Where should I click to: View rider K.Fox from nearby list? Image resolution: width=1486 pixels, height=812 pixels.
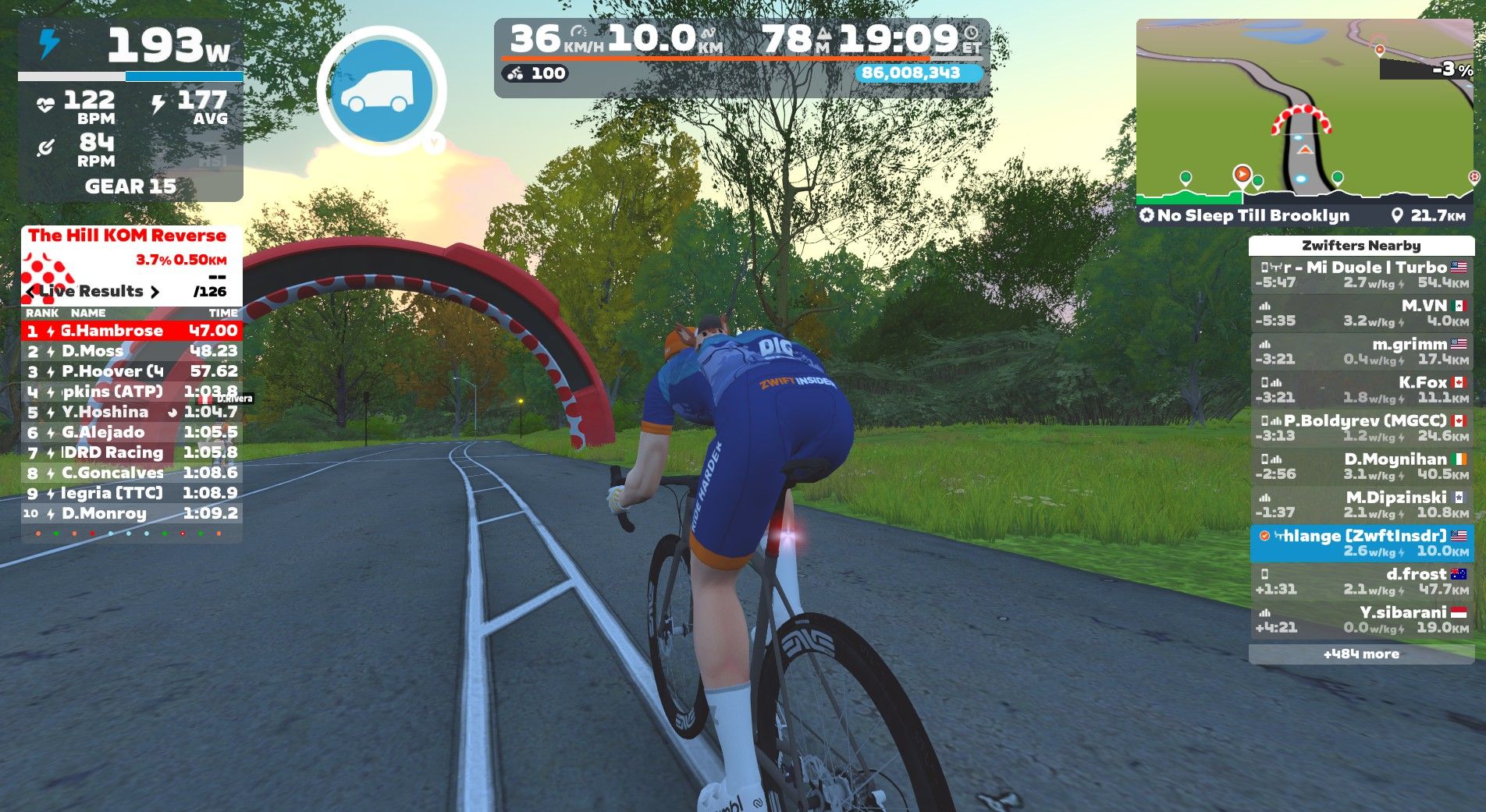pos(1361,389)
